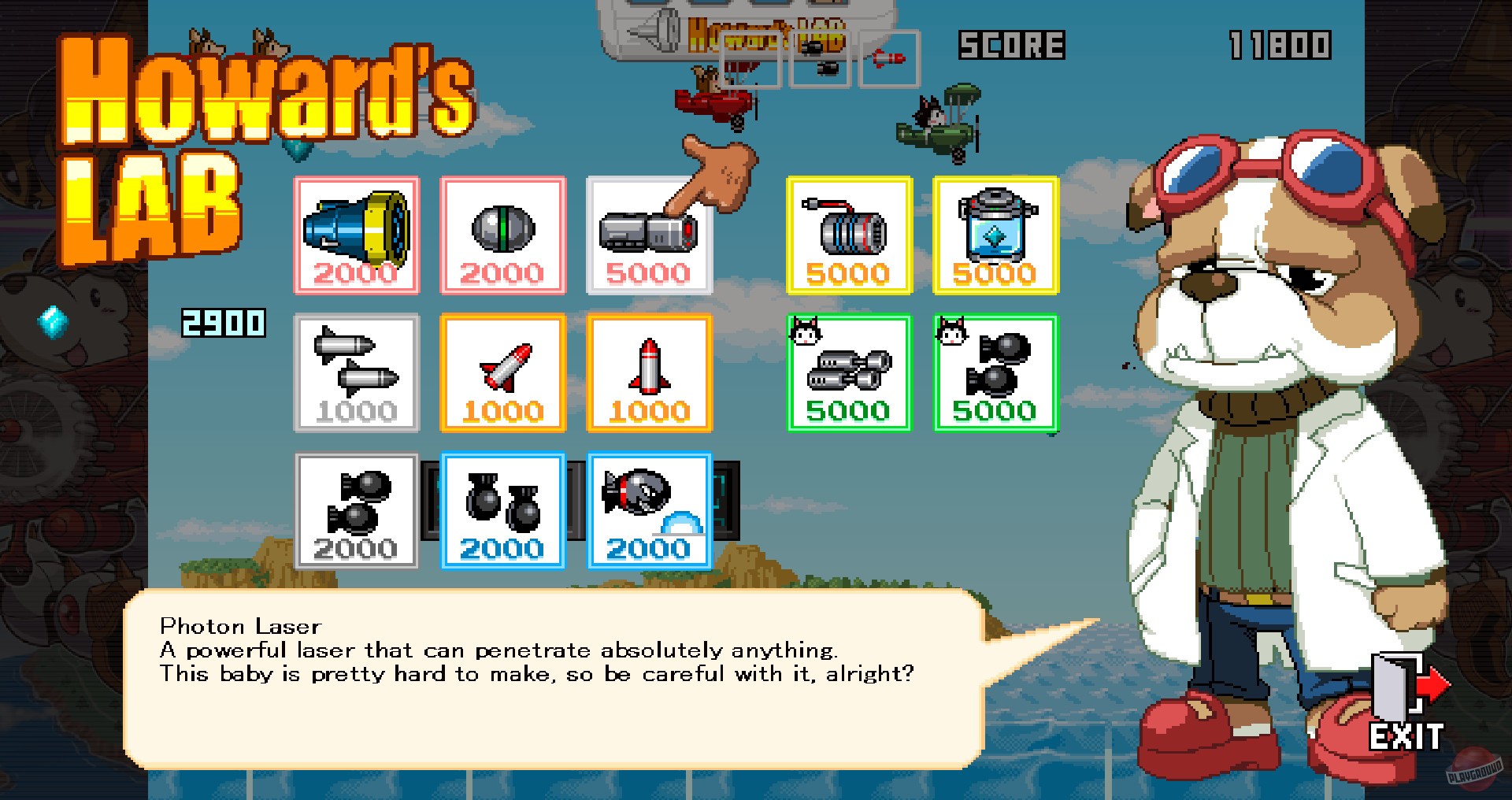Pick the twin bullets upgrade for 1000
Viewport: 1512px width, 800px height.
coord(356,372)
